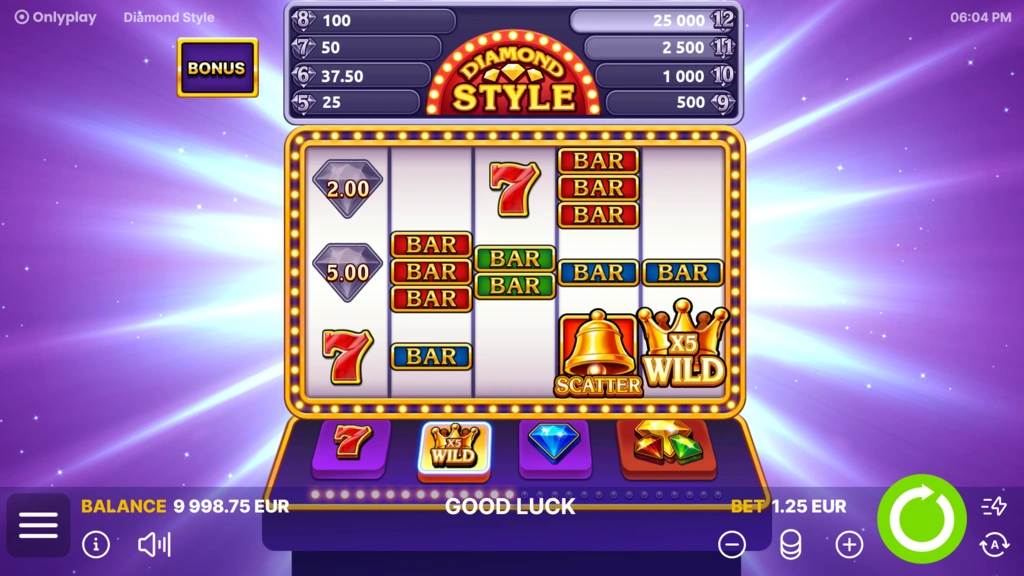This screenshot has width=1024, height=576.
Task: Activate the autoplay icon
Action: 994,544
